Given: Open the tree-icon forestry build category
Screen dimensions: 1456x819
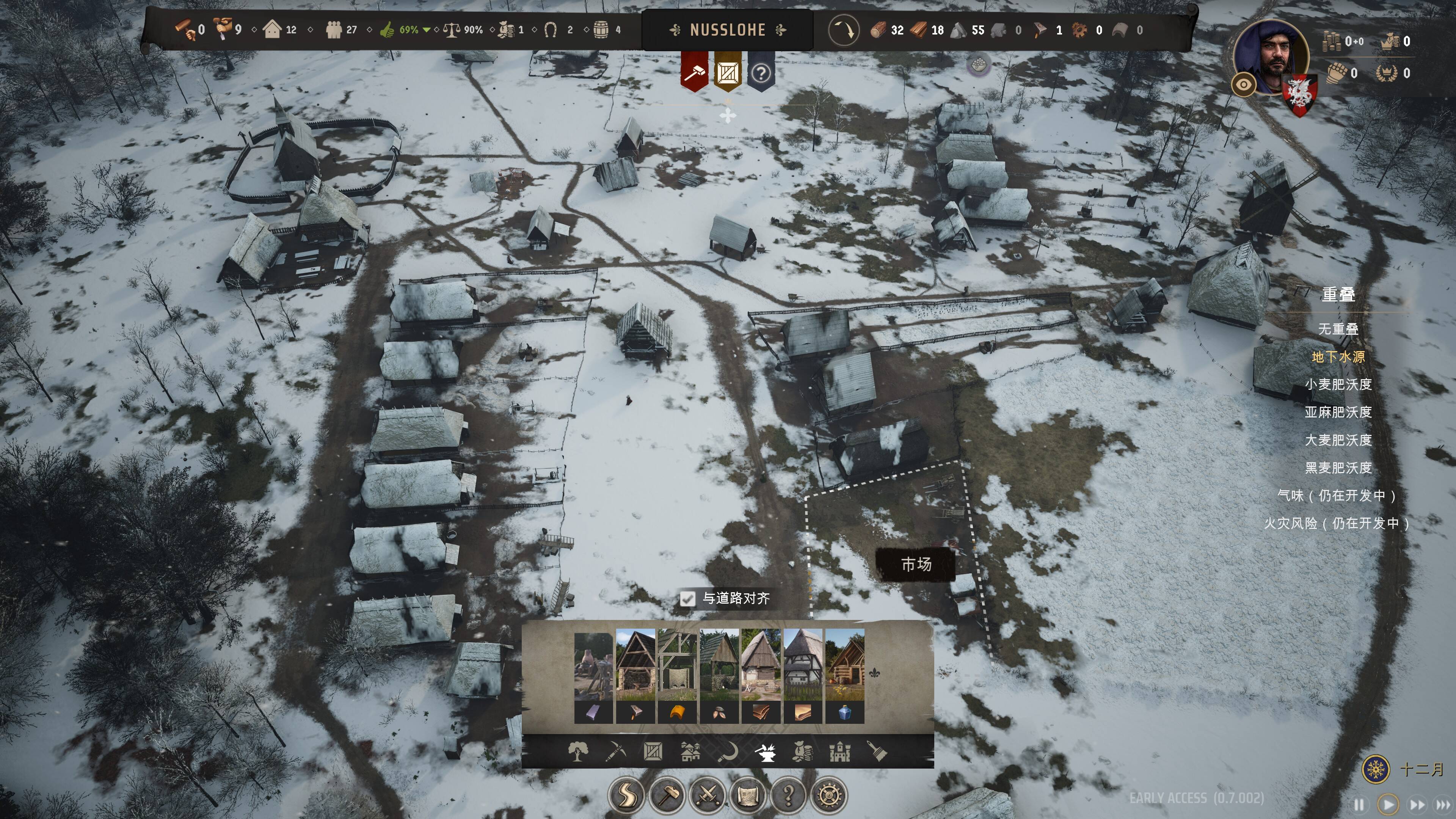Looking at the screenshot, I should 577,752.
